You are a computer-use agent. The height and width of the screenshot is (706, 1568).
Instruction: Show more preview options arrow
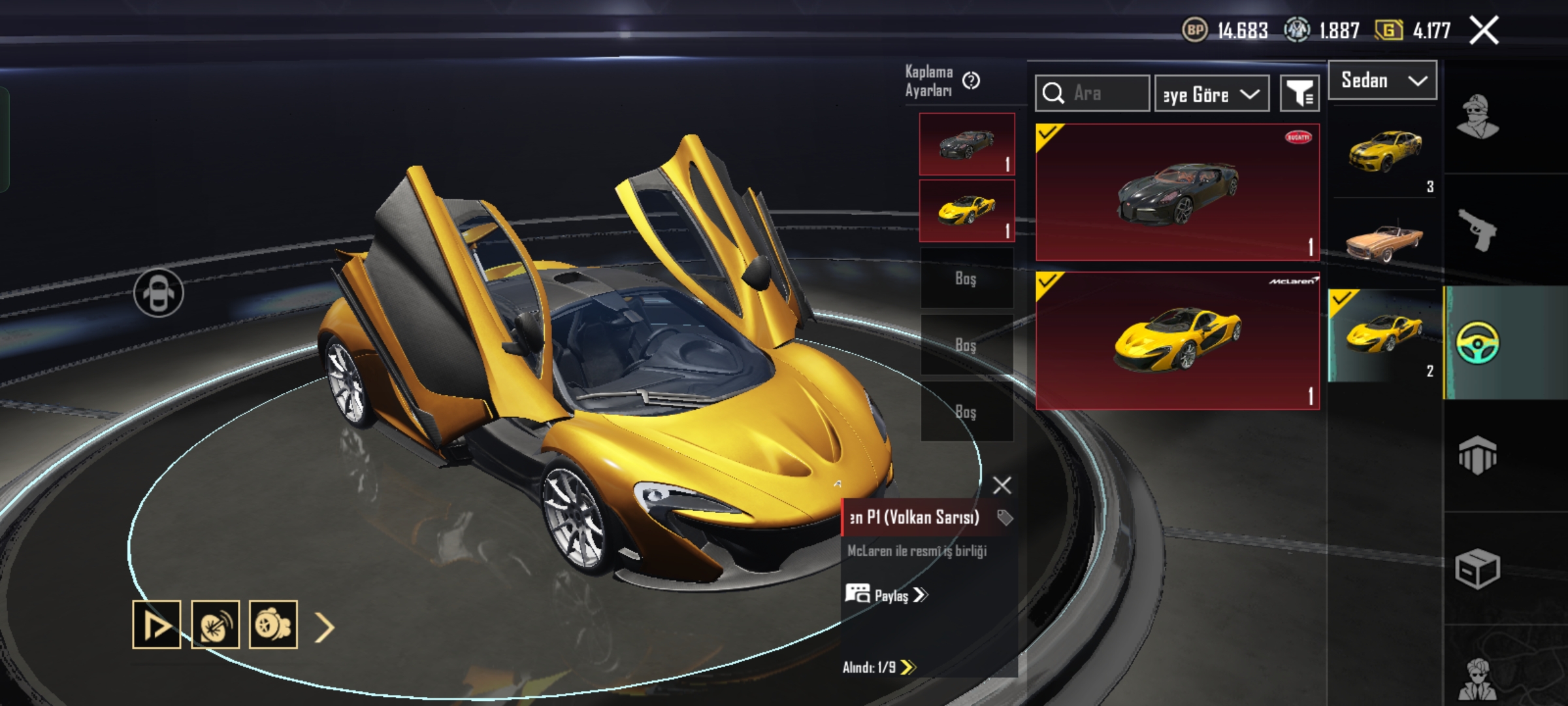click(x=325, y=627)
